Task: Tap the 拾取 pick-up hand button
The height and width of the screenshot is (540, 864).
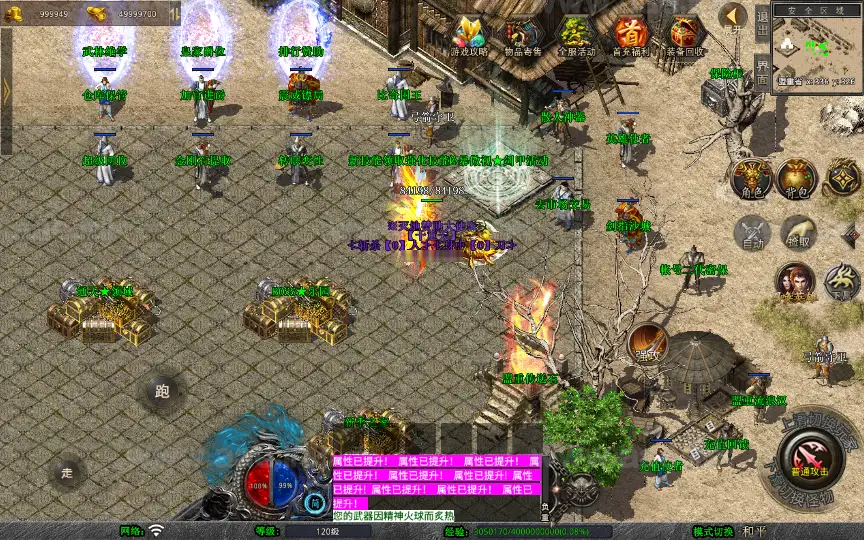Action: [797, 233]
